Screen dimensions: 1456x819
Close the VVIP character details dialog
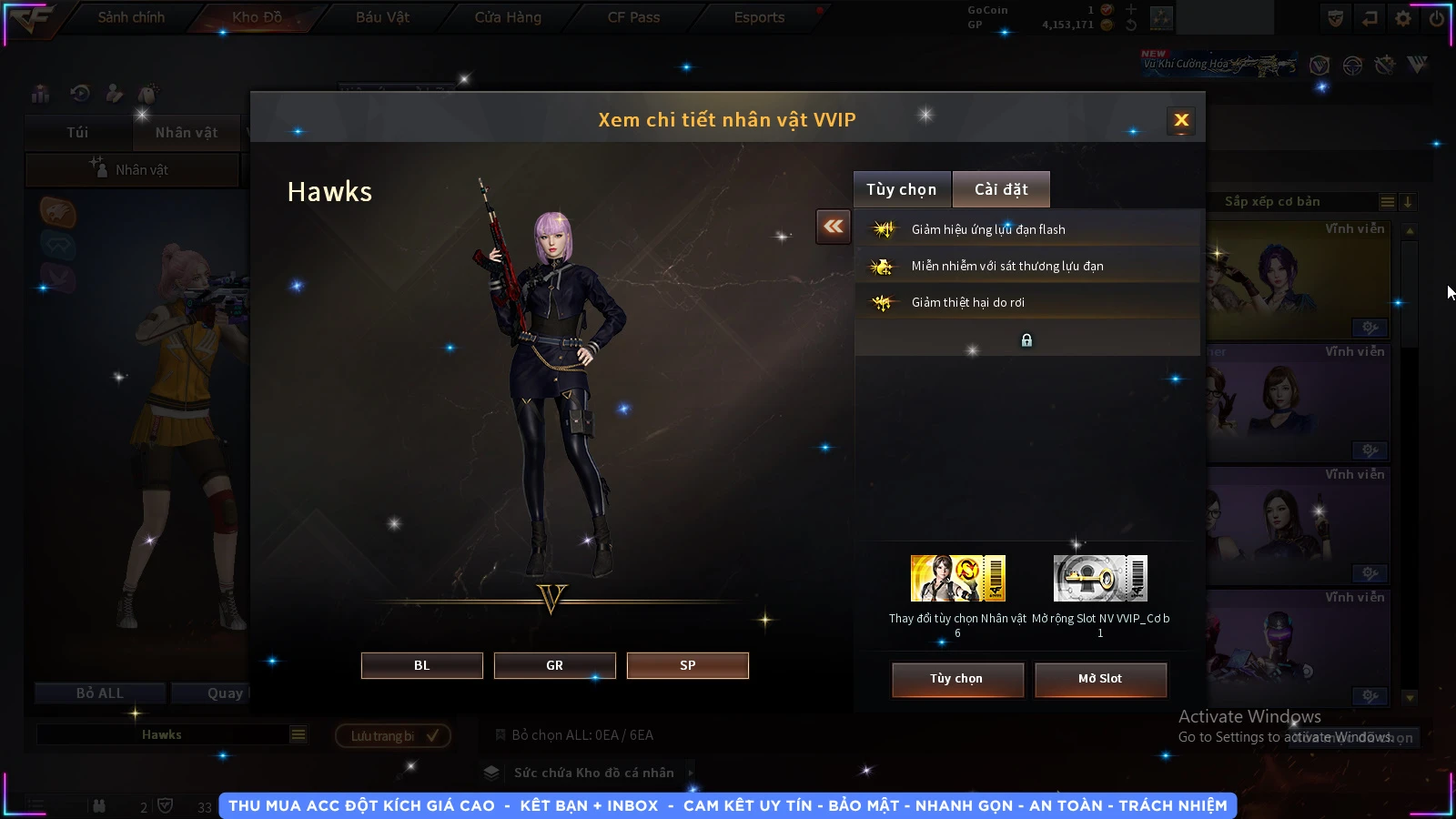coord(1181,120)
